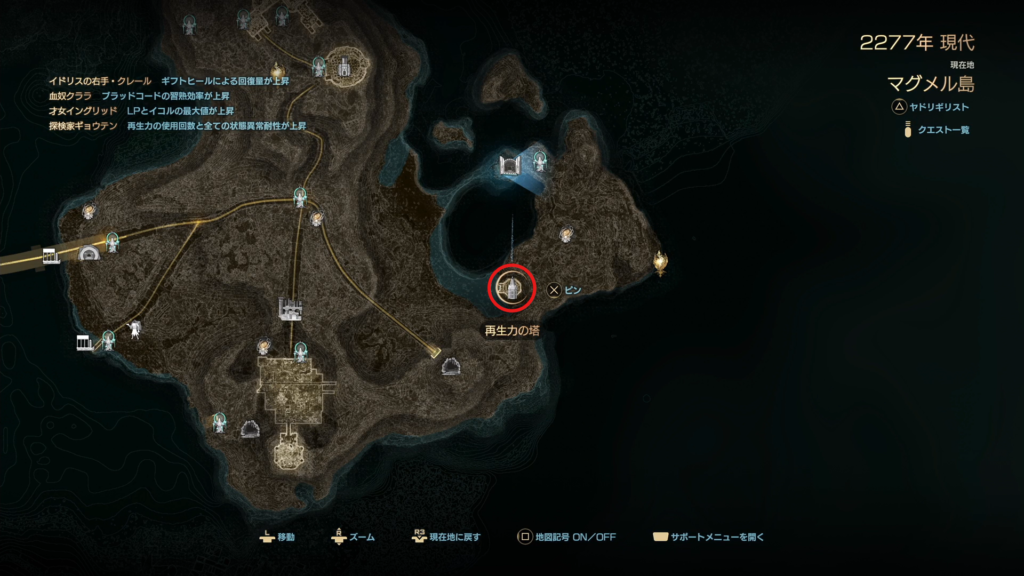Select the 再生力の塔 tower marker

[x=512, y=289]
